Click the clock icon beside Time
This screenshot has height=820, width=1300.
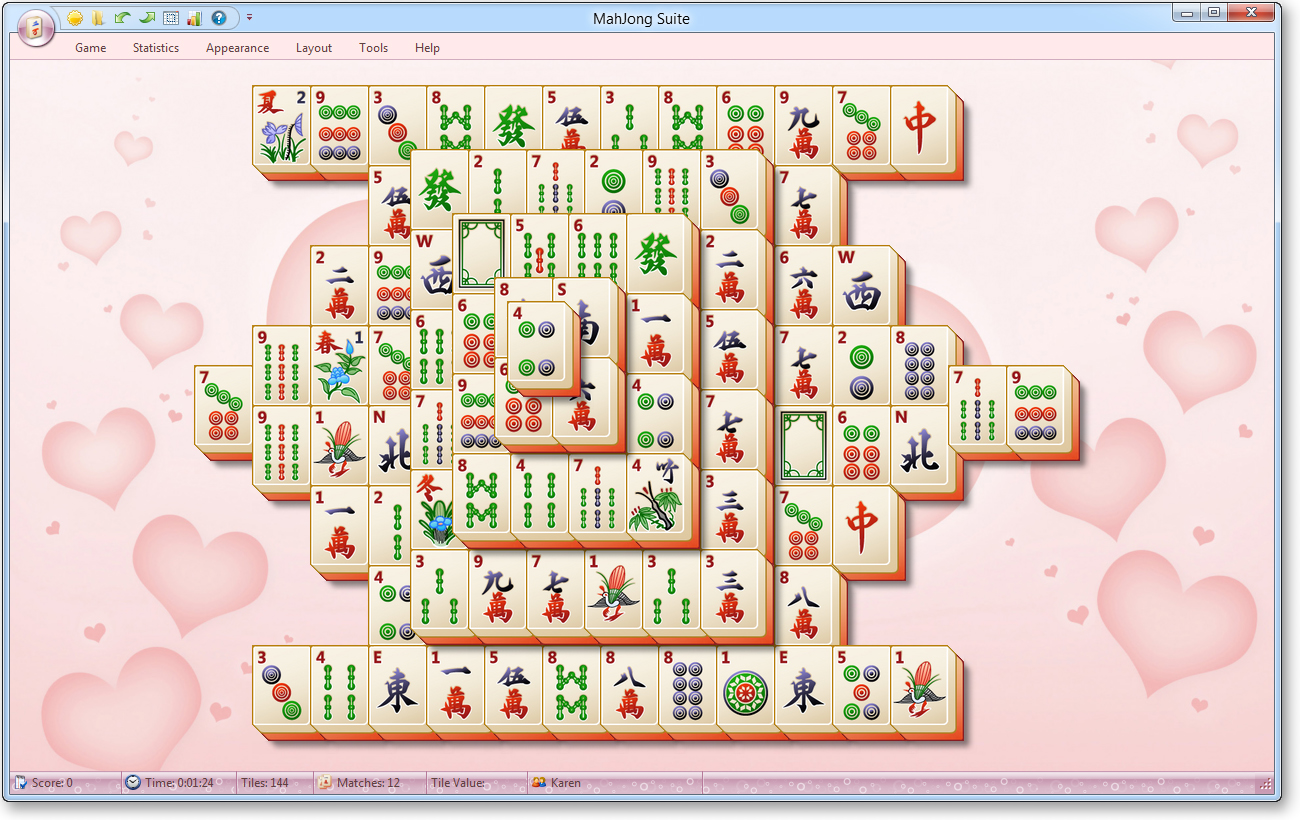tap(131, 782)
